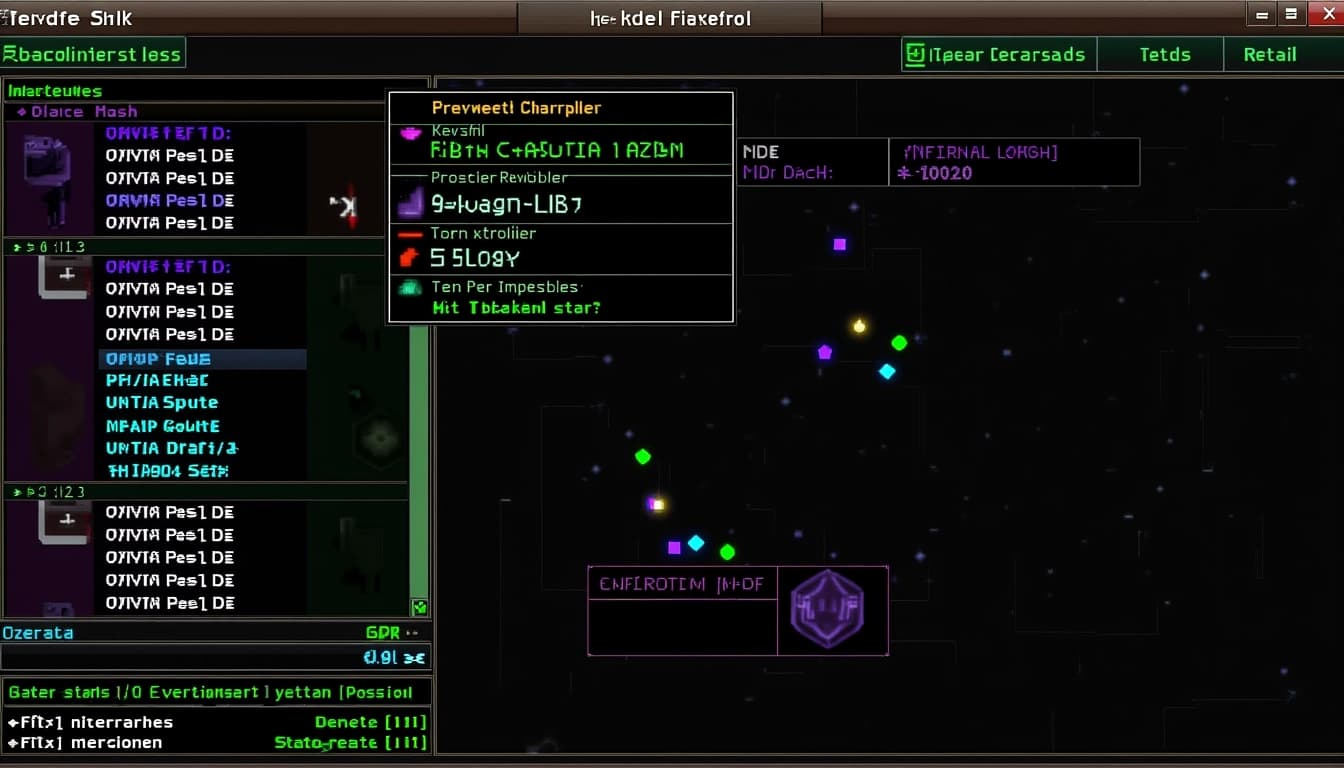The width and height of the screenshot is (1344, 768).
Task: Choose the red 5 5LOGY entry
Action: 475,258
